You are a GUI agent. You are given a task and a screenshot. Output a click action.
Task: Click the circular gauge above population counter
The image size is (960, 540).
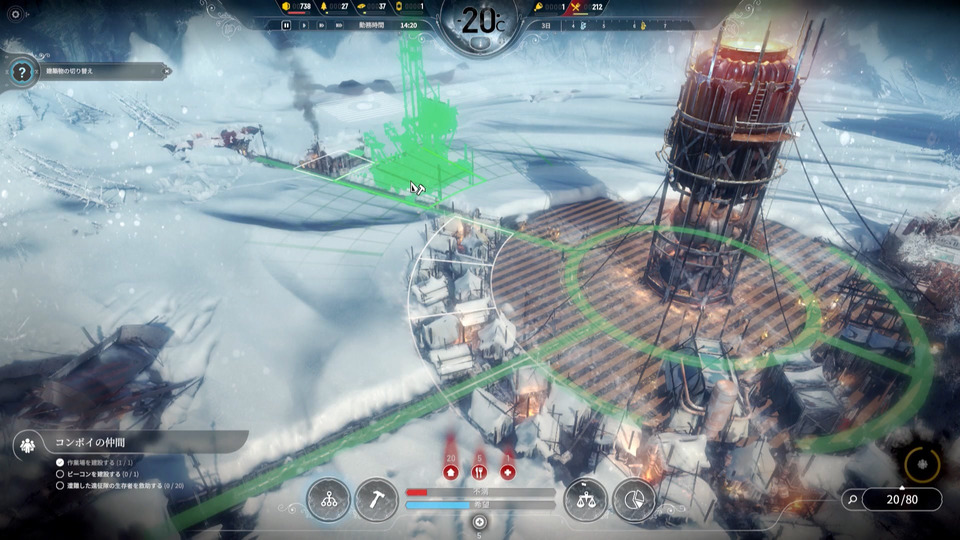(922, 463)
